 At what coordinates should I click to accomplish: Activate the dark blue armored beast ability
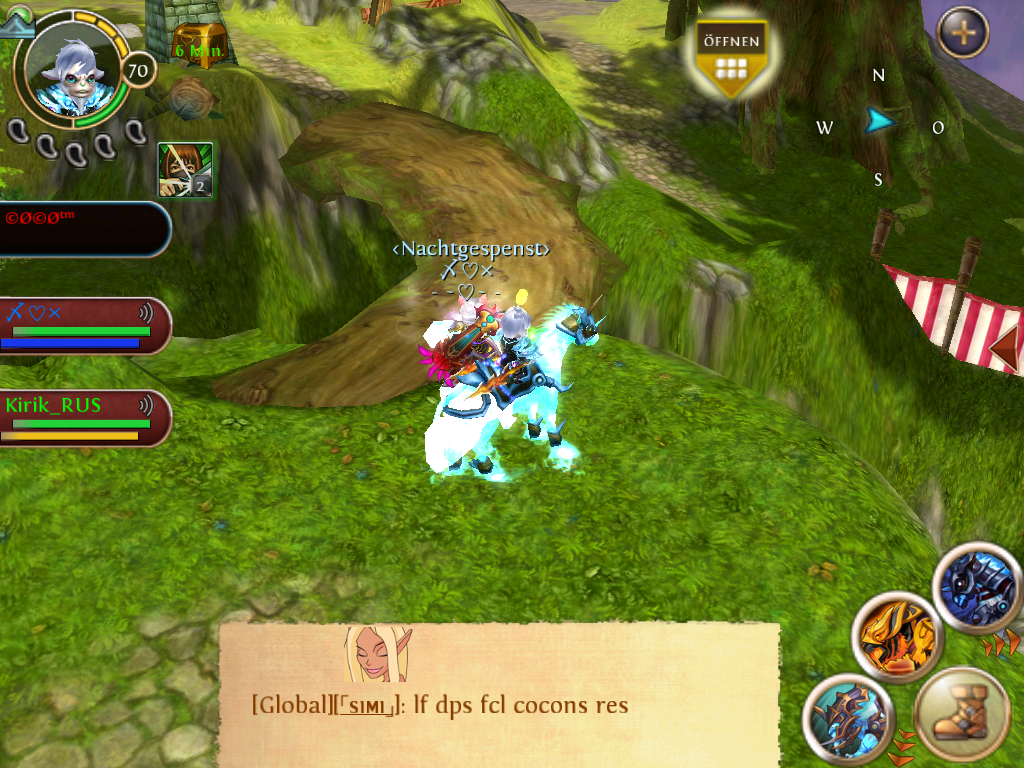tap(979, 587)
